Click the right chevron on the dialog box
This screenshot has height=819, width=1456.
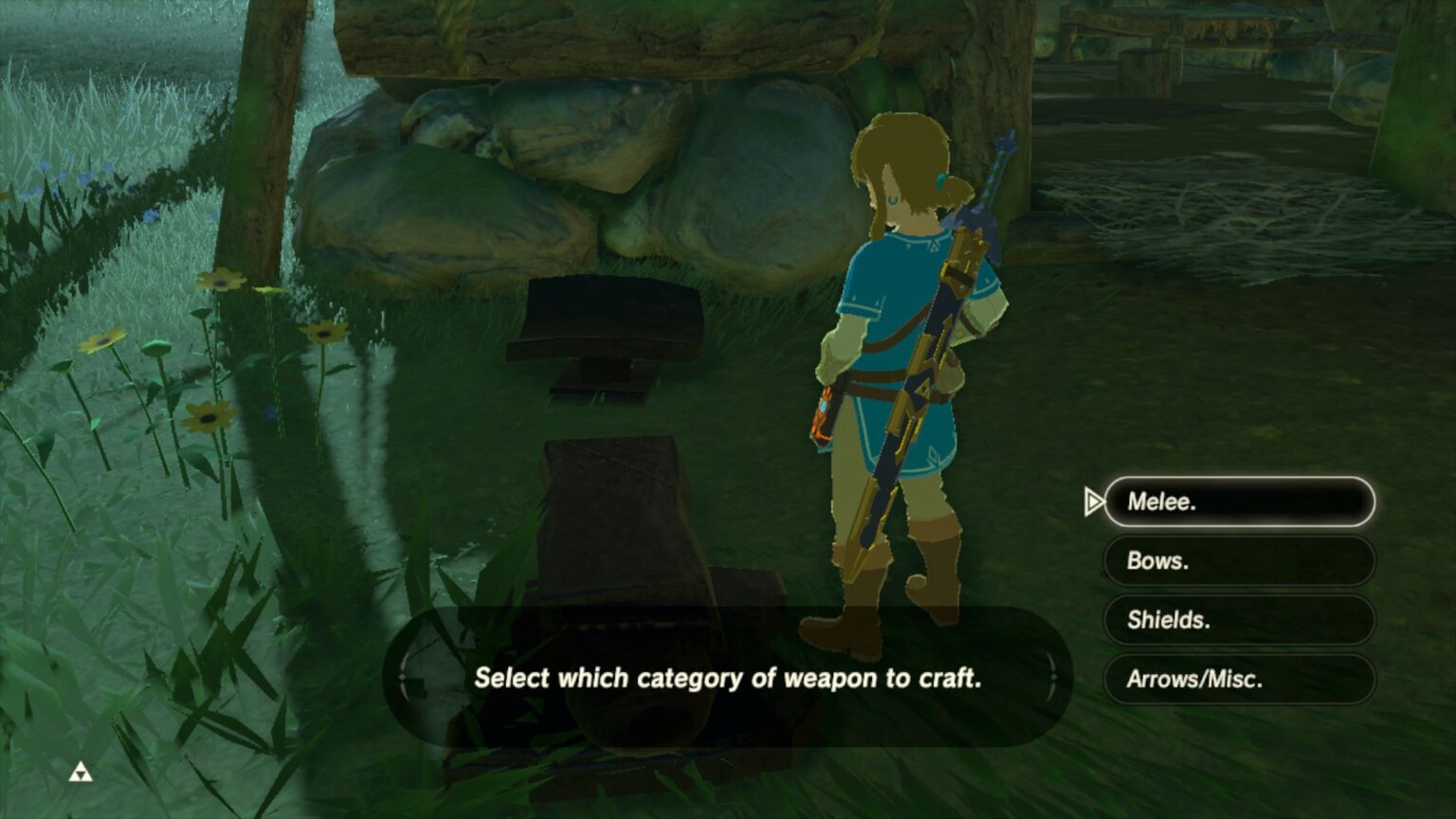coord(1053,679)
